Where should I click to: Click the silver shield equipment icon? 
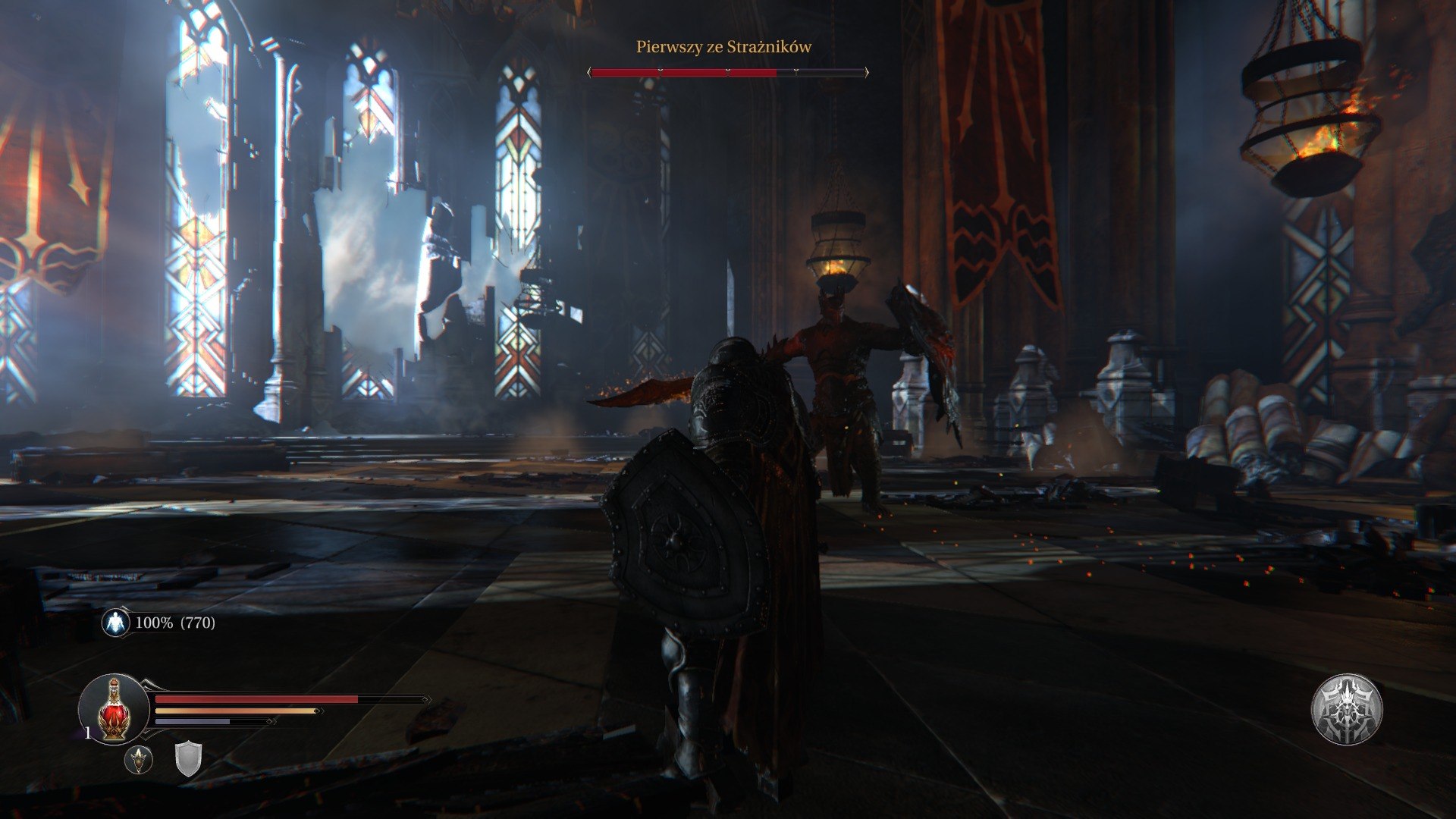click(189, 761)
